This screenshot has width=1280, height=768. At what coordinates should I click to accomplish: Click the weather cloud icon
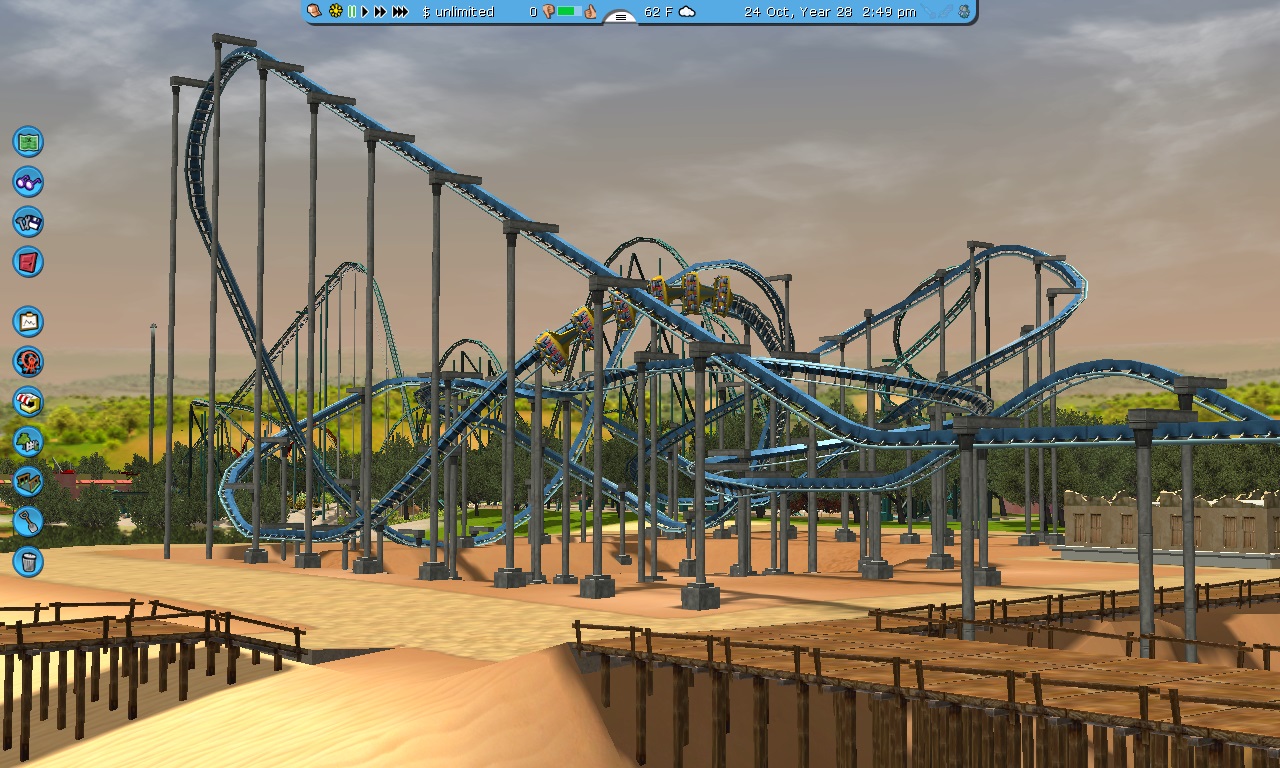(687, 12)
